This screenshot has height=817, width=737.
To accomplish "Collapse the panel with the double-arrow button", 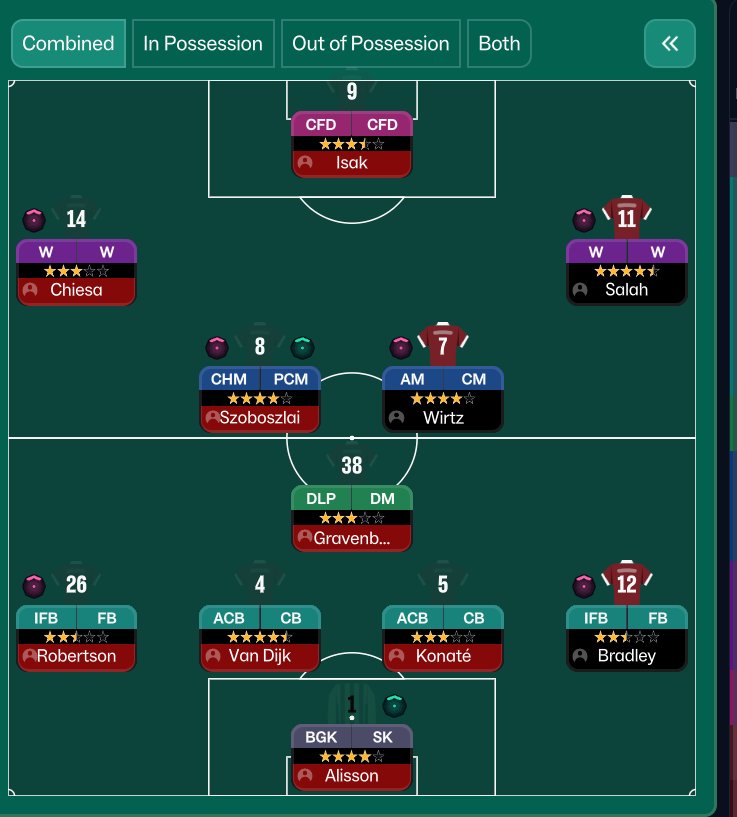I will (670, 44).
